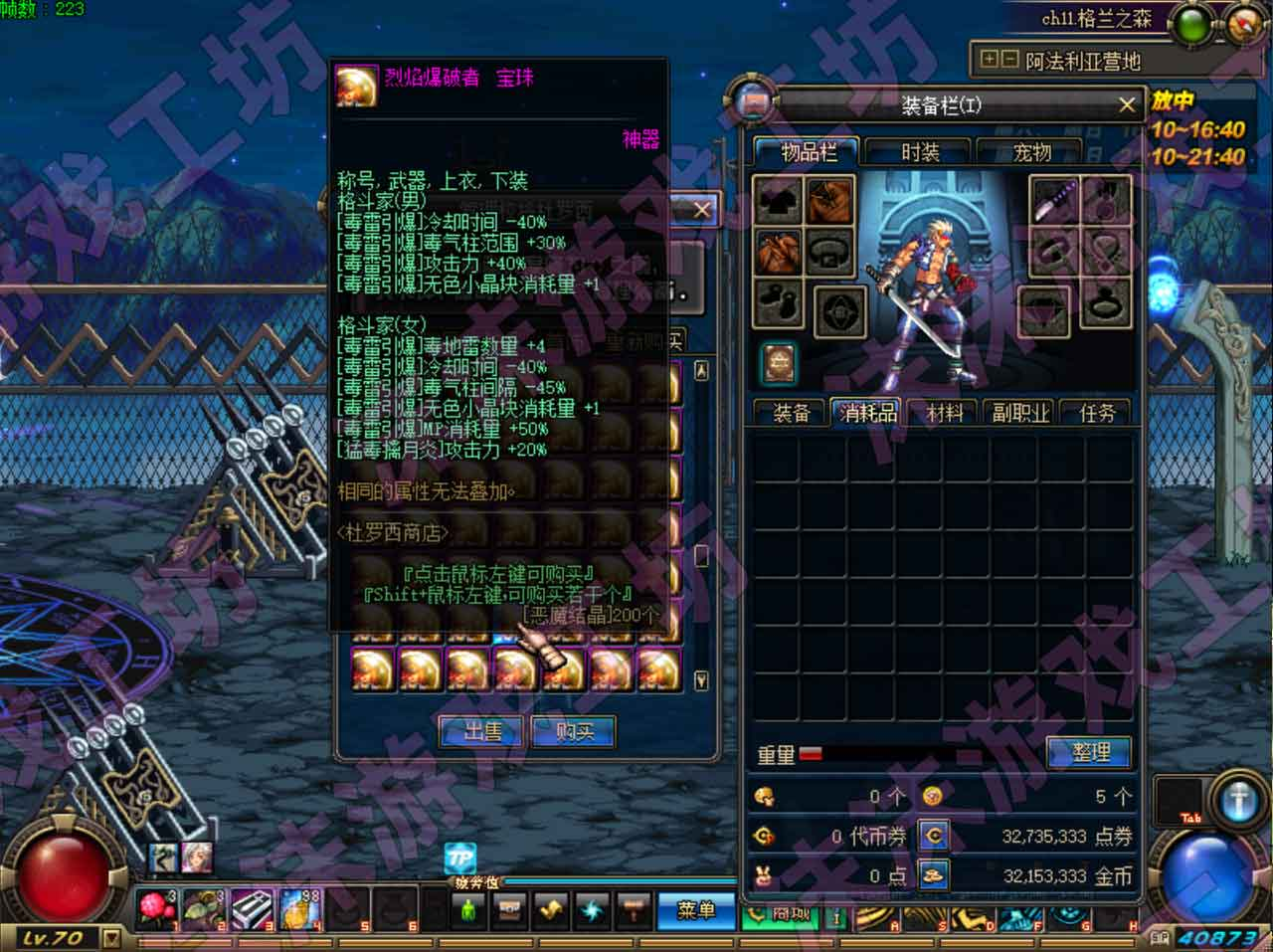Close the 装备栏 inventory panel

(x=1127, y=105)
